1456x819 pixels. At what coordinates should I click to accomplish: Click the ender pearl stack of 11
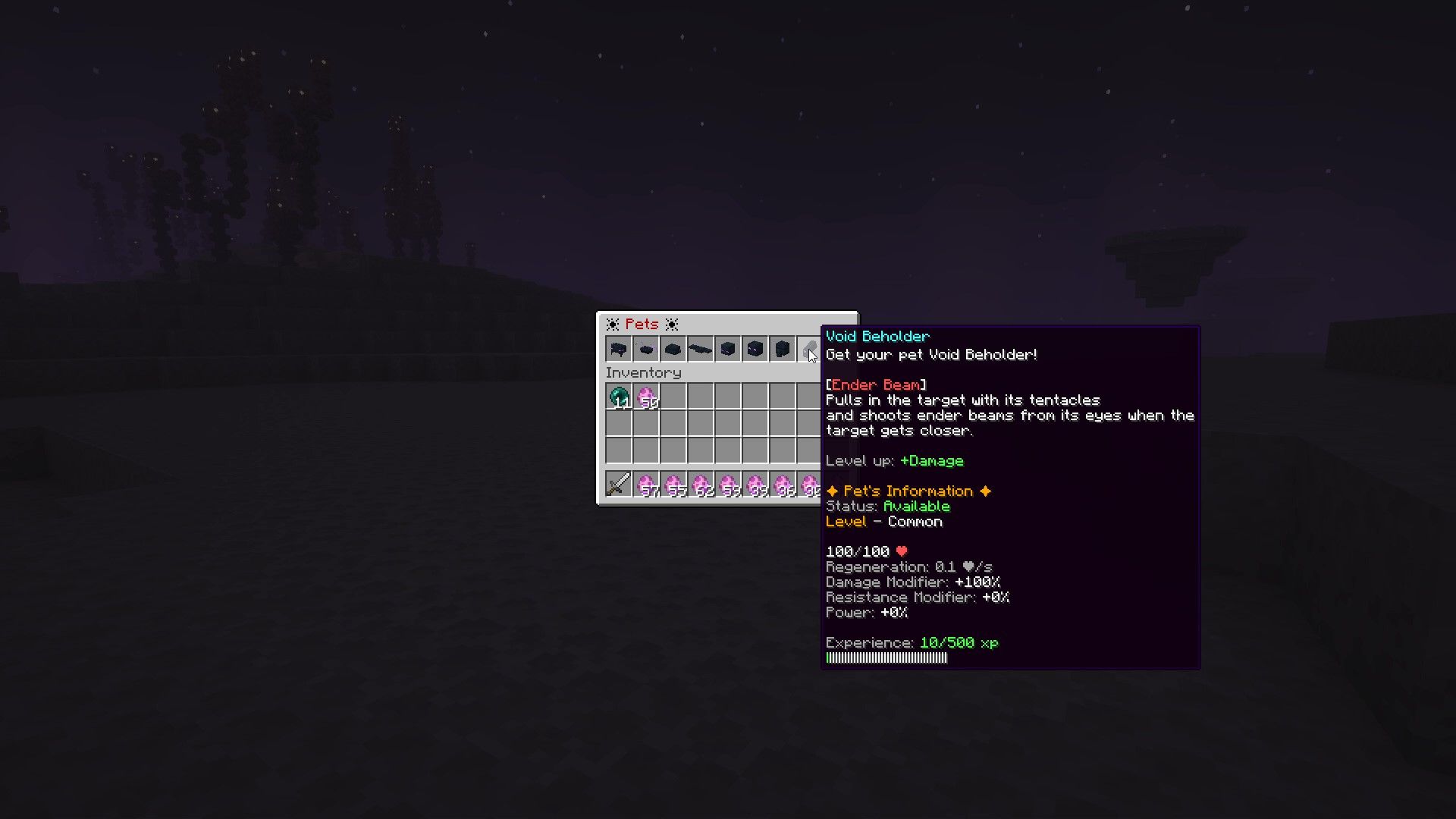(x=618, y=396)
